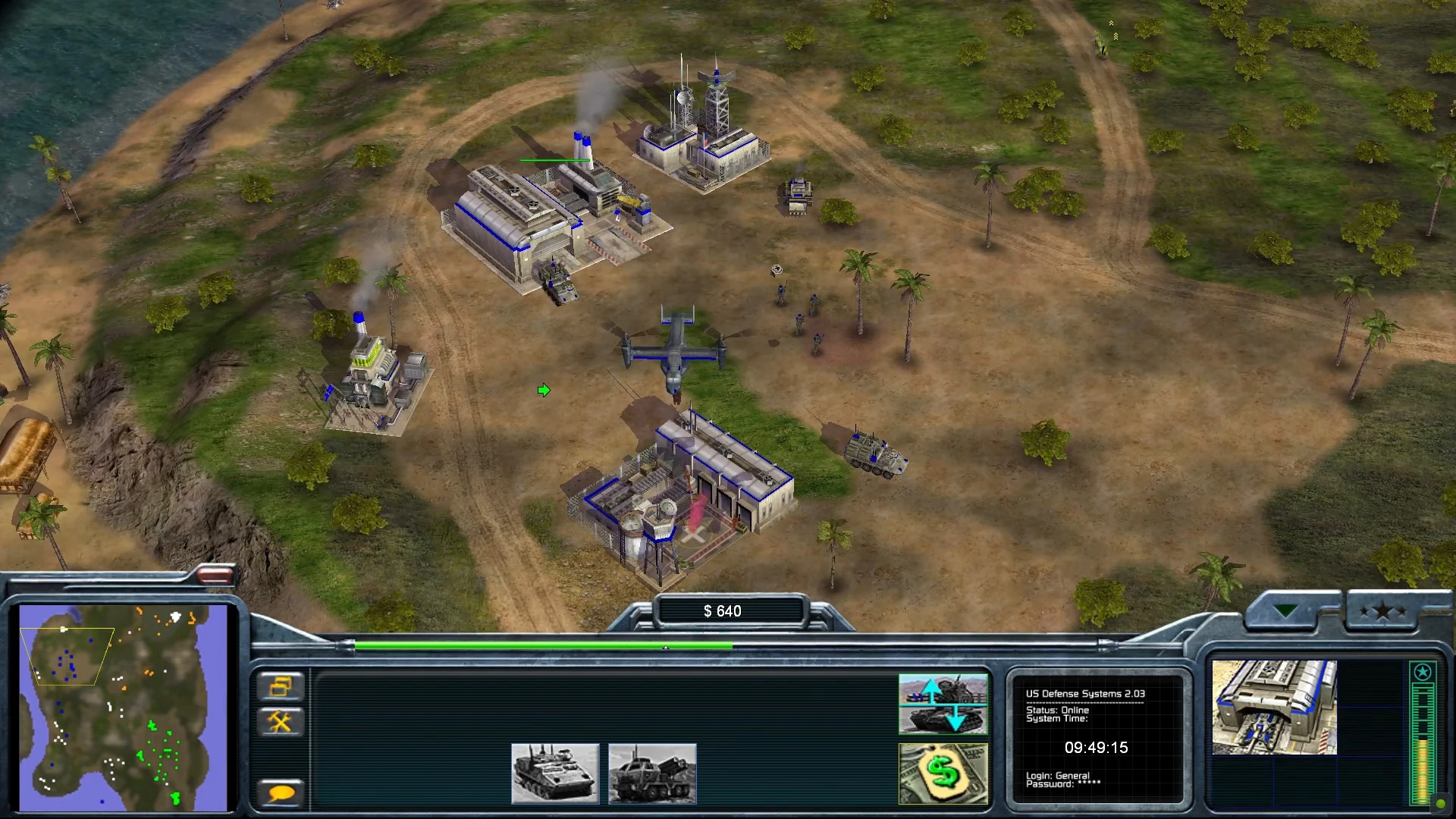Click the $640 cash display at the top bar

(x=723, y=610)
